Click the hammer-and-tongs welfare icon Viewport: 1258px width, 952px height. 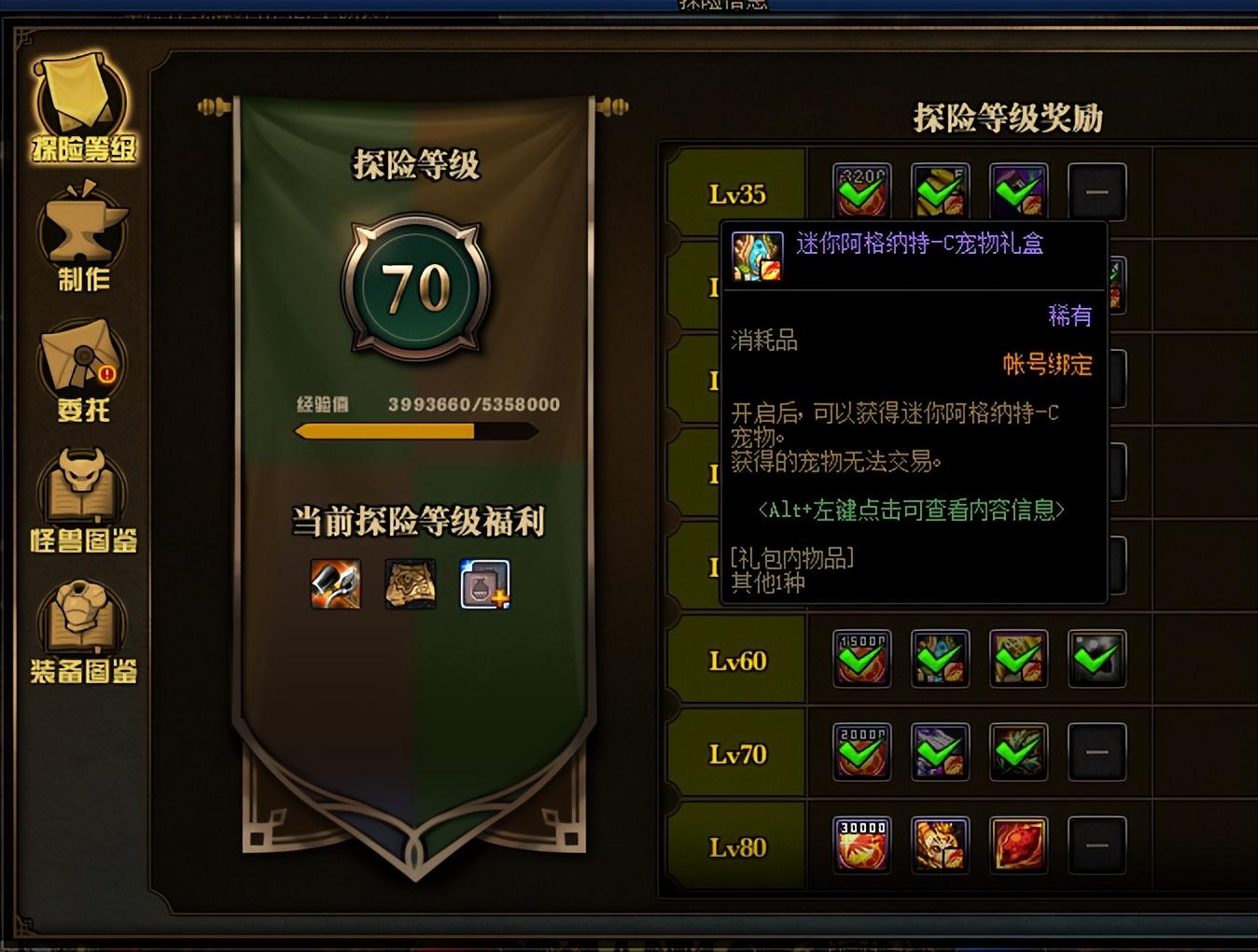pos(333,585)
